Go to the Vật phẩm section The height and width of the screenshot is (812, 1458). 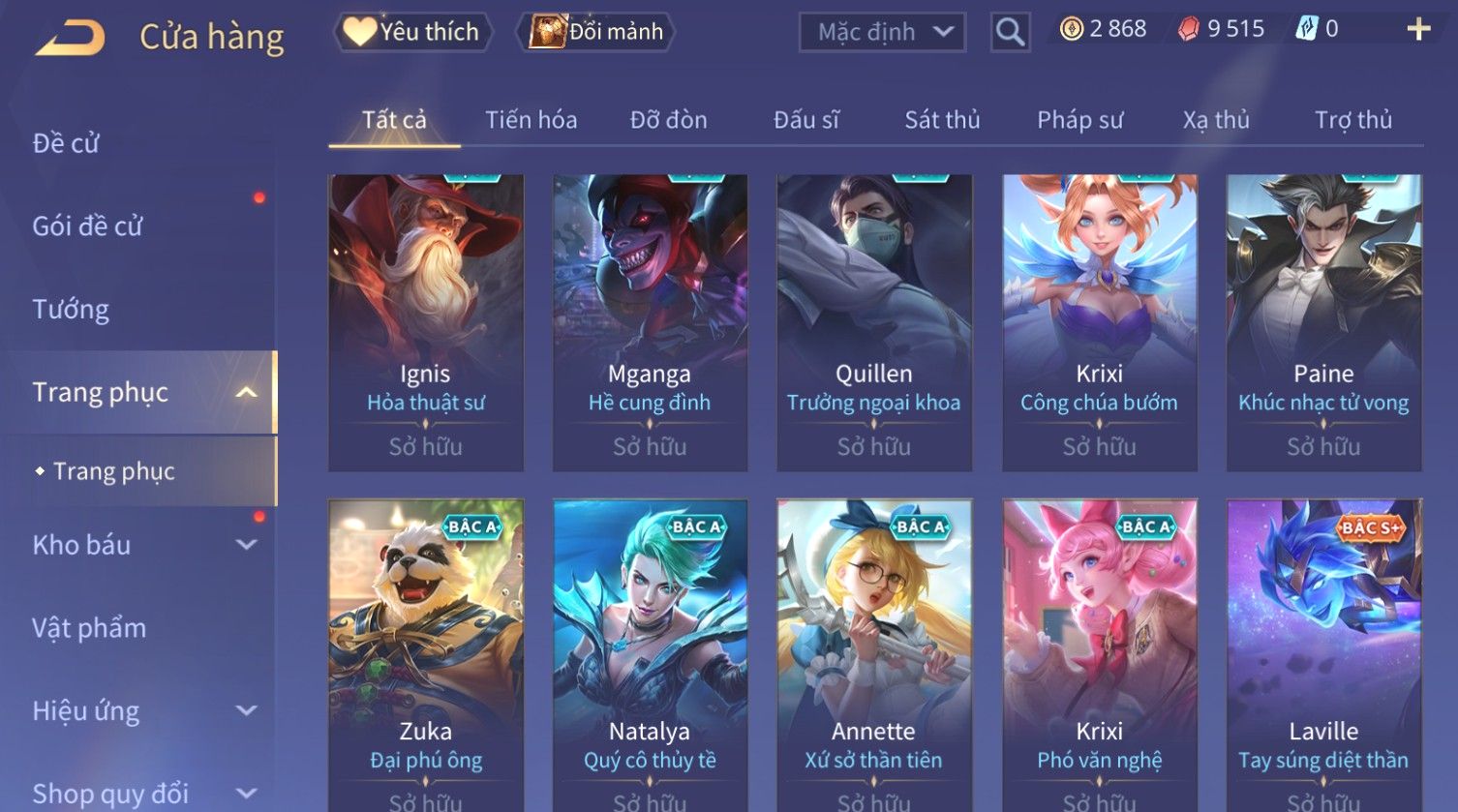(x=89, y=628)
